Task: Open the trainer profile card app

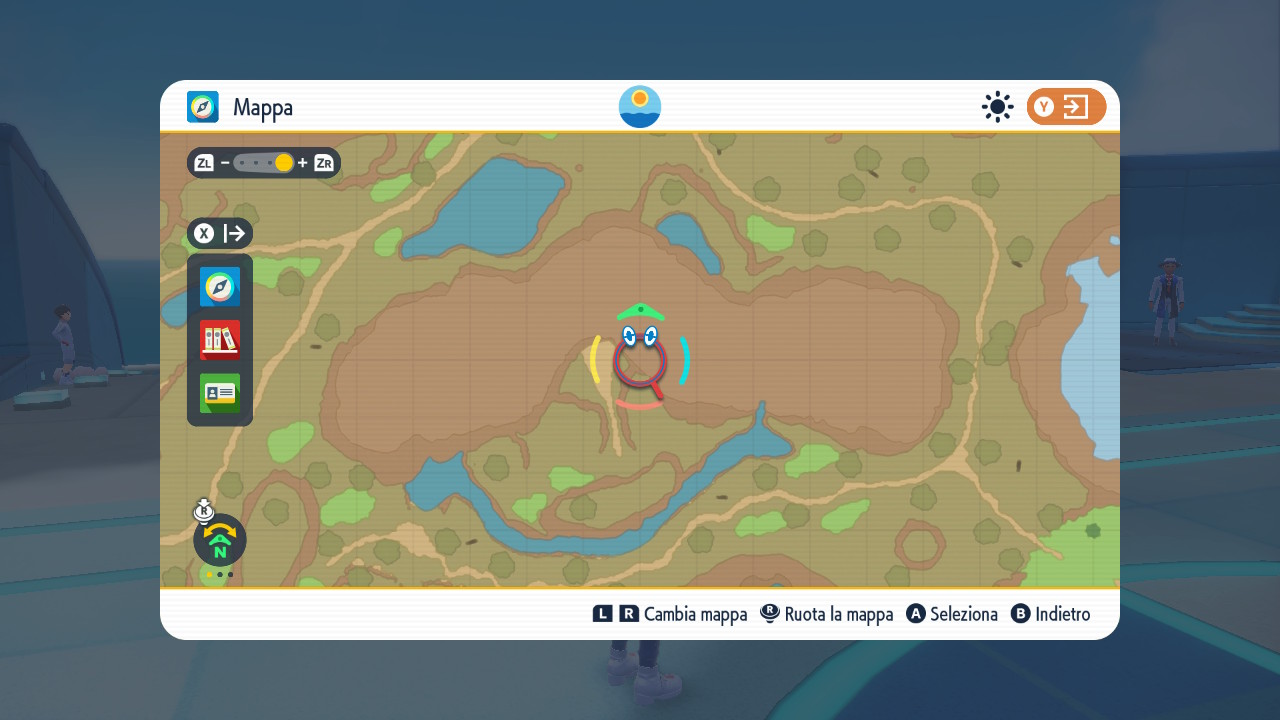Action: [x=220, y=393]
